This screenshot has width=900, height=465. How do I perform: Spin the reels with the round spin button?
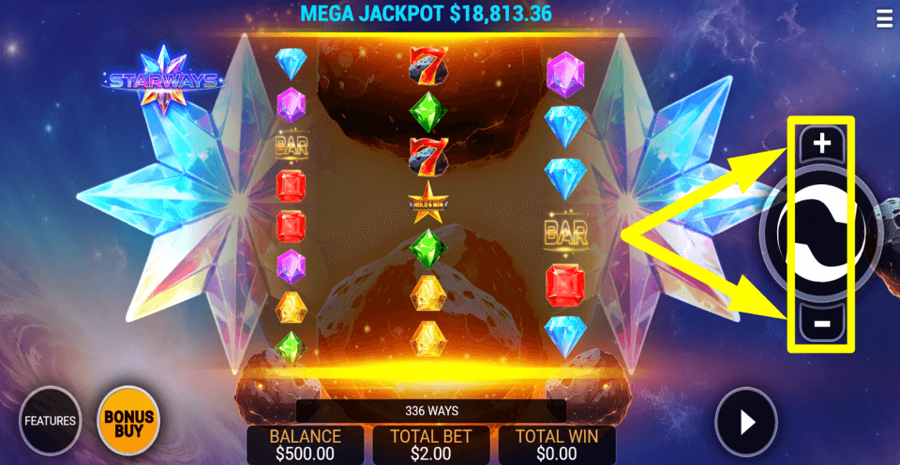pos(820,233)
